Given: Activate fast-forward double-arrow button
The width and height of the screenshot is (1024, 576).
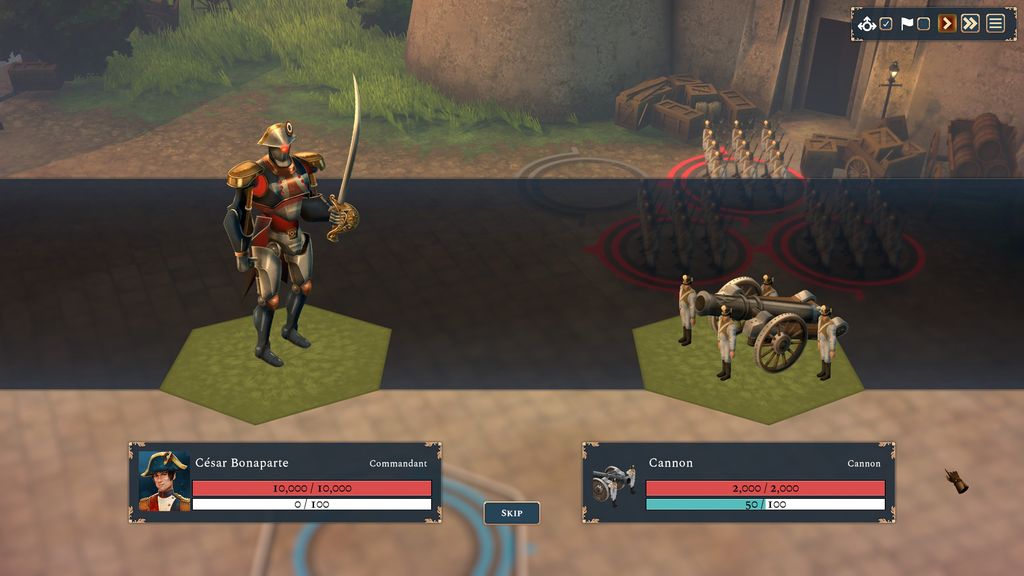Looking at the screenshot, I should [970, 24].
